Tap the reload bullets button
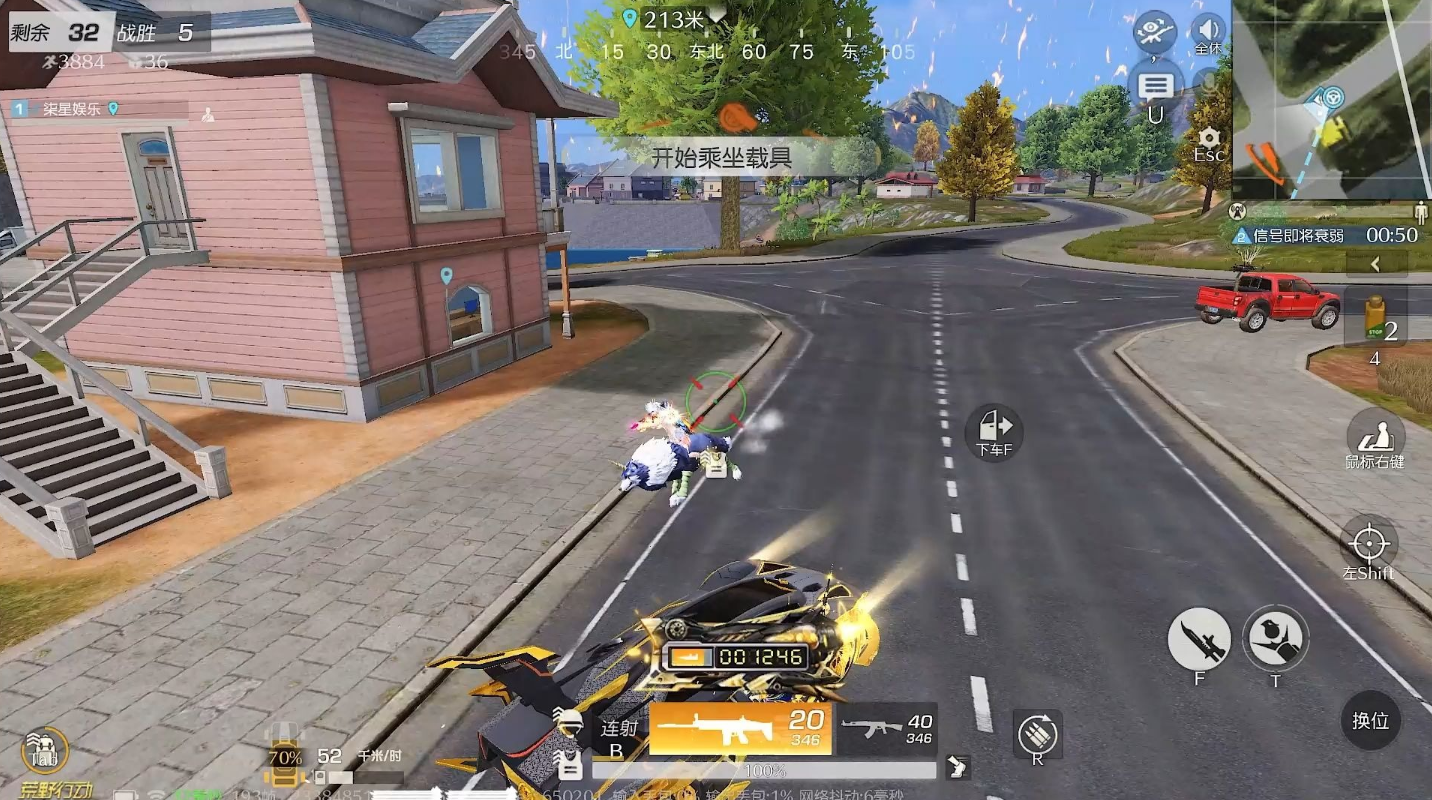This screenshot has width=1432, height=800. pyautogui.click(x=1037, y=736)
